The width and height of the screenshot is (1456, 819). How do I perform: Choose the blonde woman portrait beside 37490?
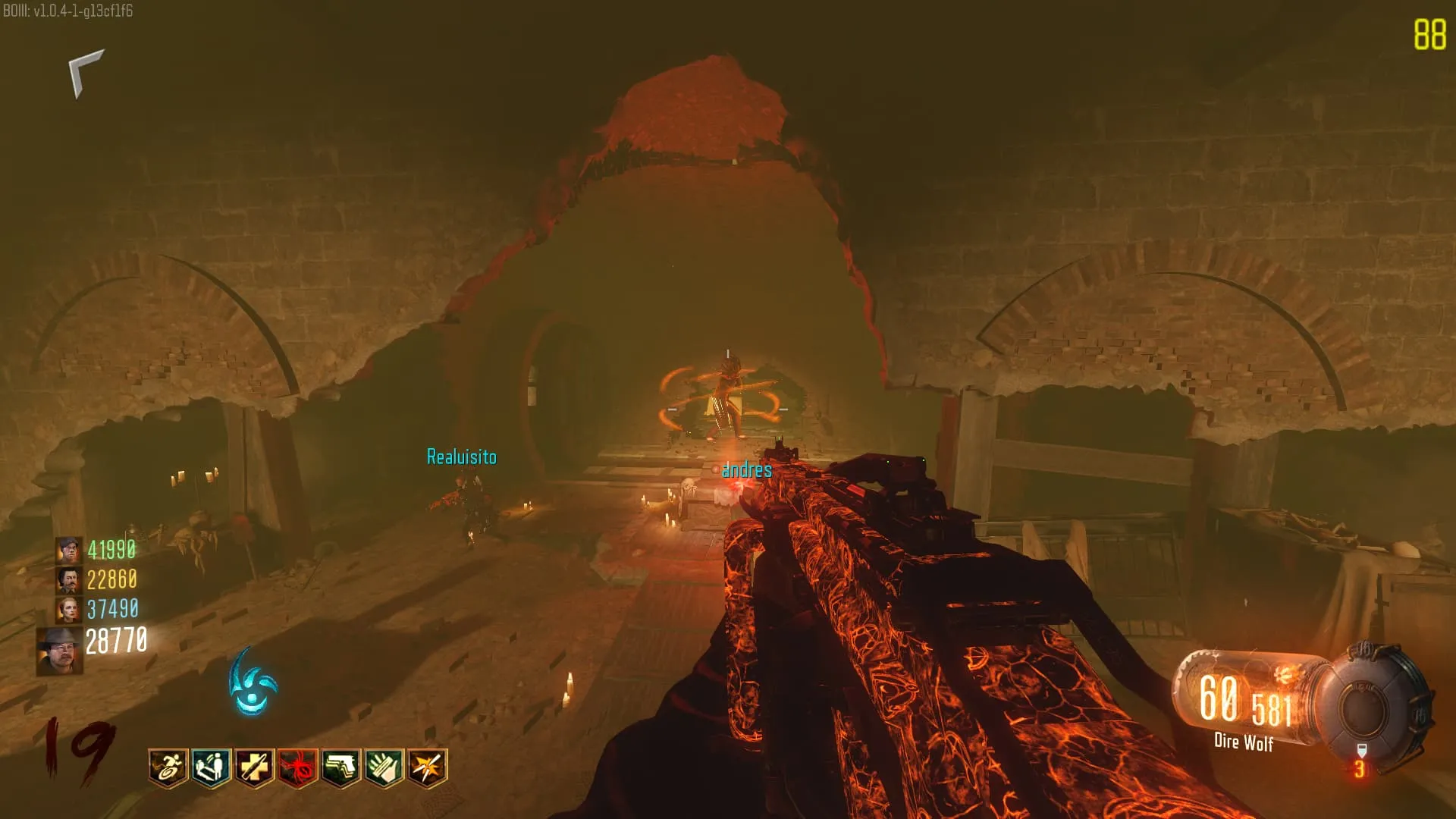[x=68, y=609]
